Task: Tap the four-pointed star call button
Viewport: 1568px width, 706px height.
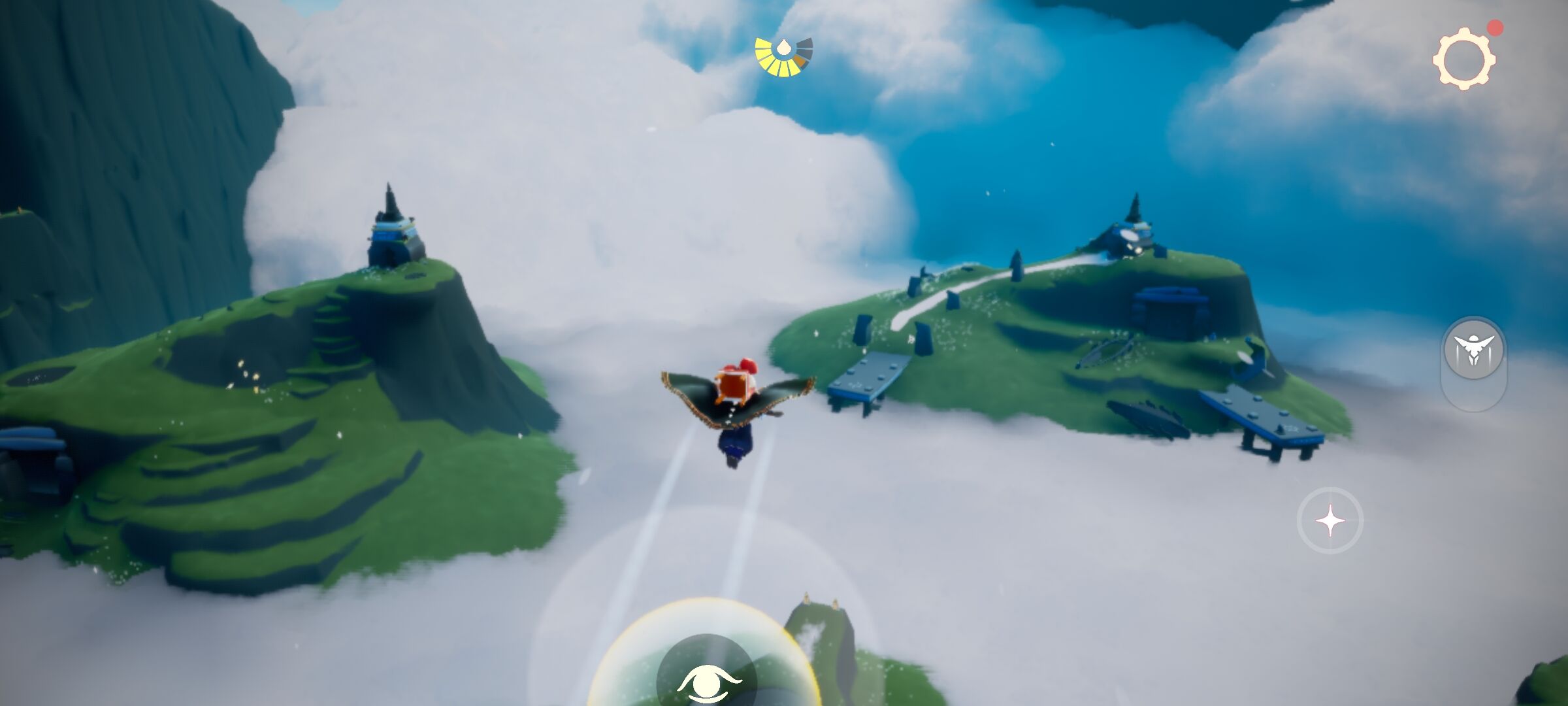Action: tap(1330, 521)
